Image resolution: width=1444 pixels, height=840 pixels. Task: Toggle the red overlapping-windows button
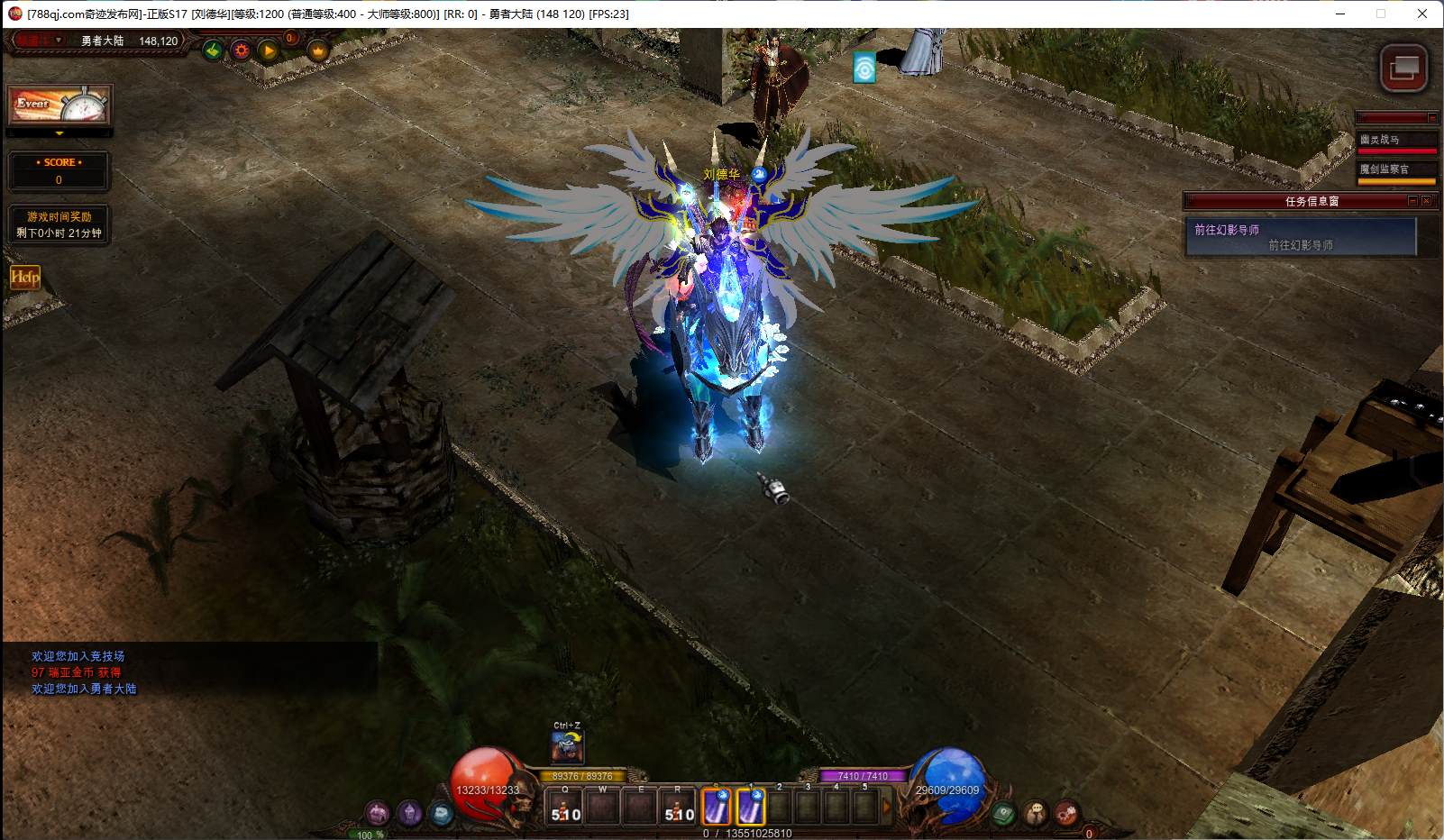tap(1403, 68)
